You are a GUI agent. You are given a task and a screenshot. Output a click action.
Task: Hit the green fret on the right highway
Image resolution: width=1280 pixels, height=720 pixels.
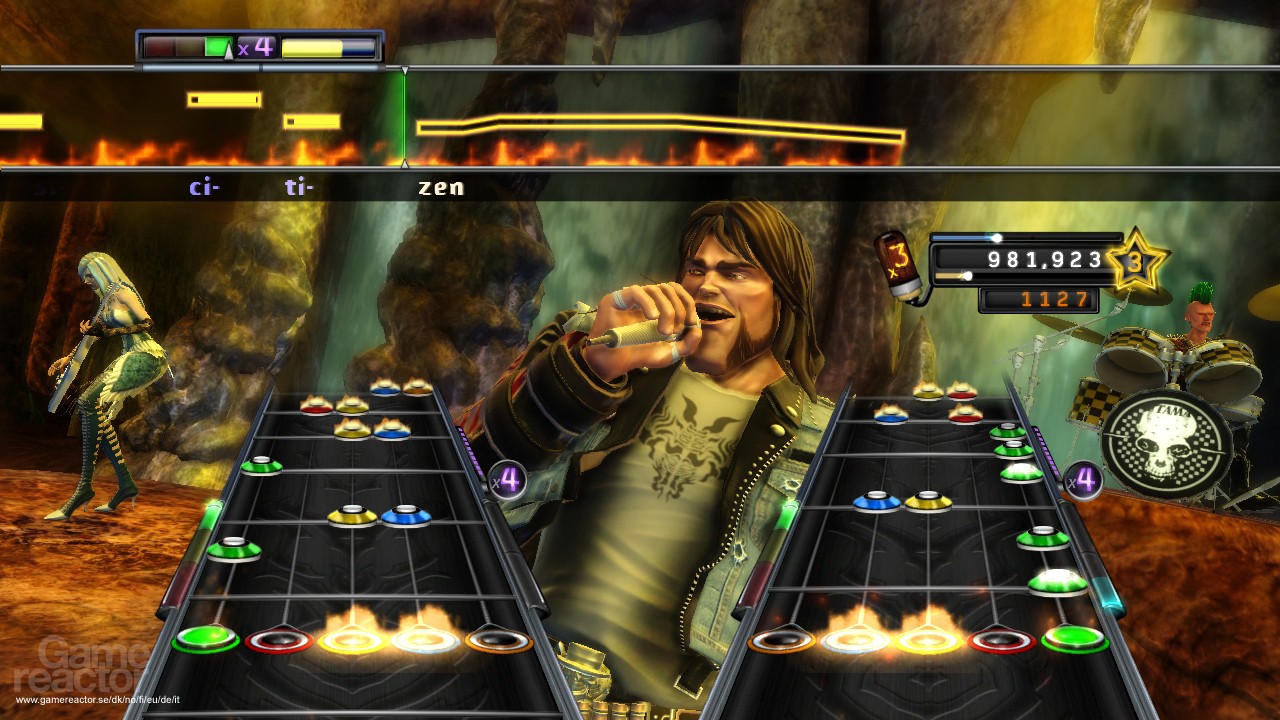coord(1075,638)
